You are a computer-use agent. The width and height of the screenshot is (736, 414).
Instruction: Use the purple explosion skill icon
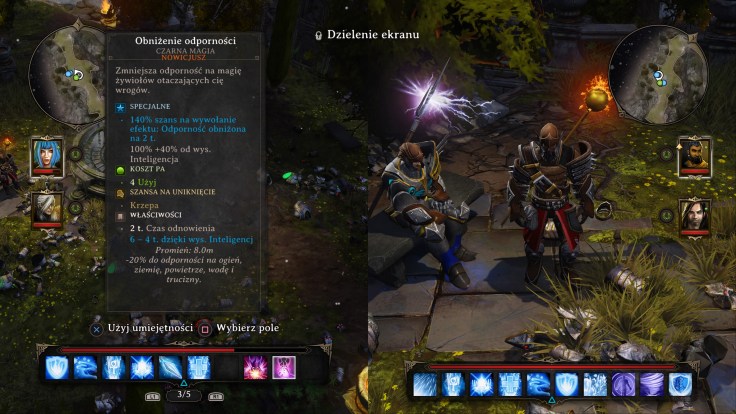coord(256,367)
